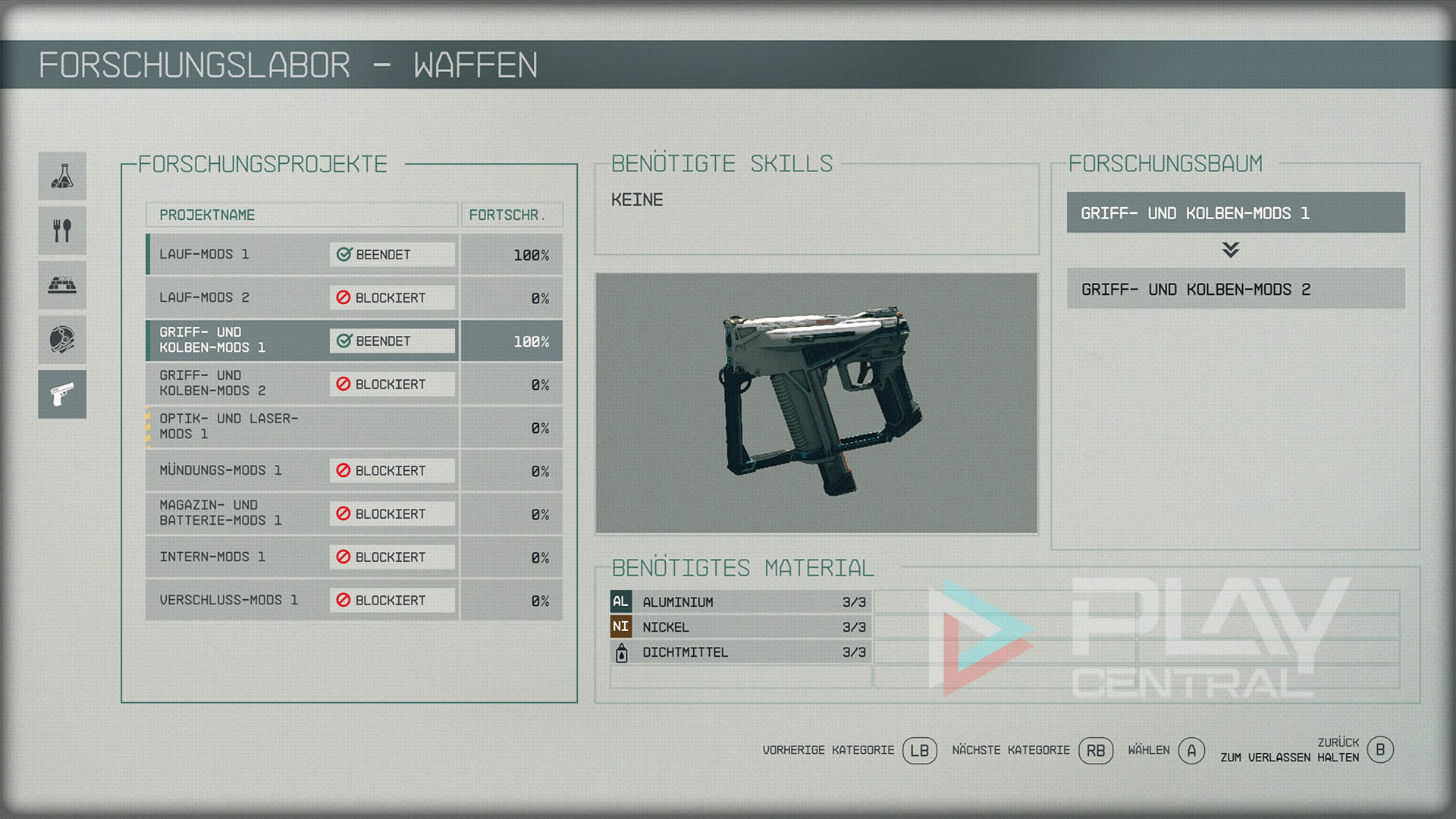Choose the Verschluss-Mods 1 project
Image resolution: width=1456 pixels, height=819 pixels.
pyautogui.click(x=302, y=600)
